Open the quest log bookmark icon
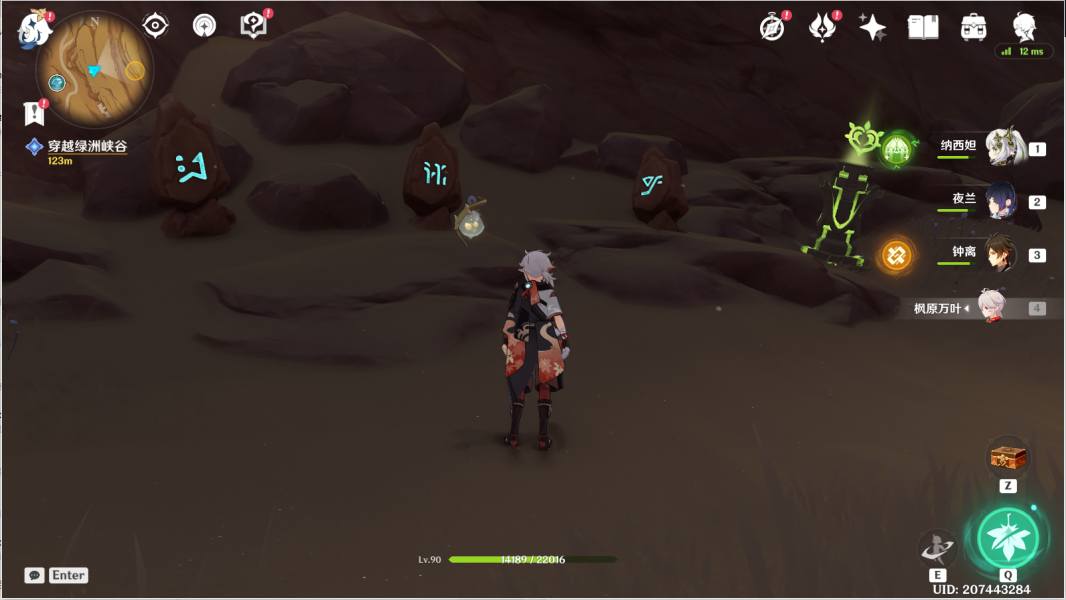 pos(34,113)
